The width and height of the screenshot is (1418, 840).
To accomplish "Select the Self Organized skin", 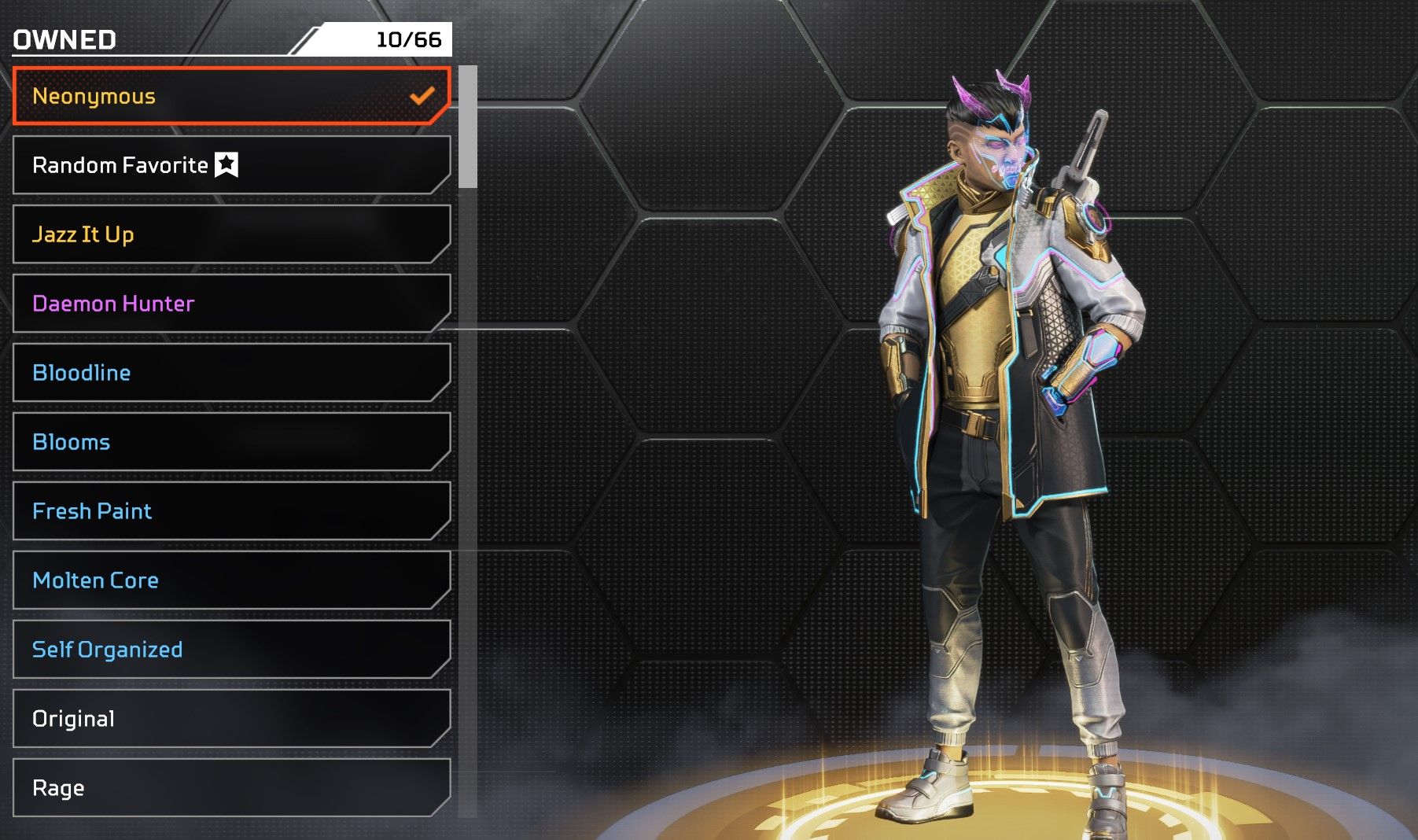I will [231, 650].
